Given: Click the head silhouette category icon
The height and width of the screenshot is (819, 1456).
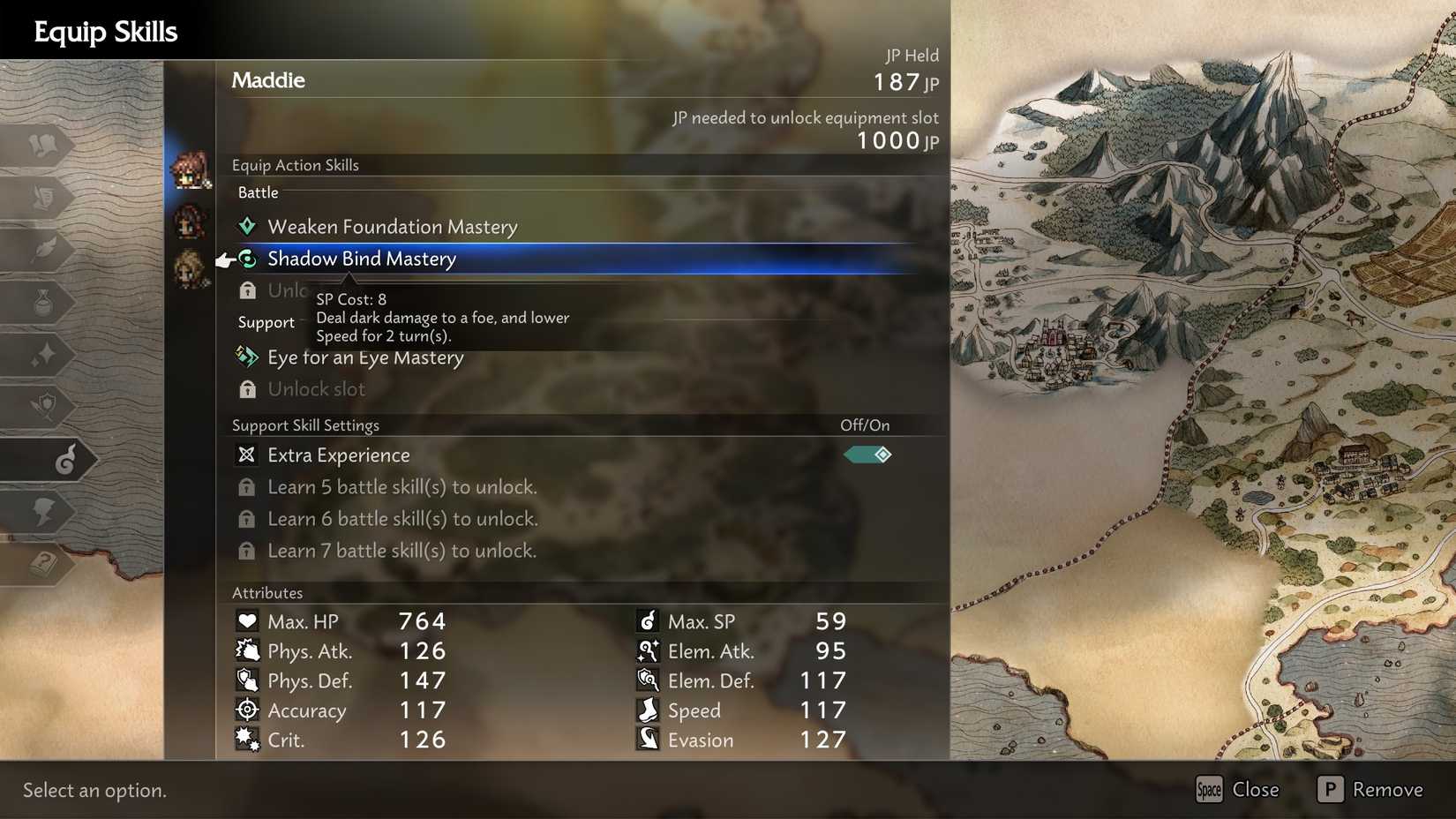Looking at the screenshot, I should point(41,512).
